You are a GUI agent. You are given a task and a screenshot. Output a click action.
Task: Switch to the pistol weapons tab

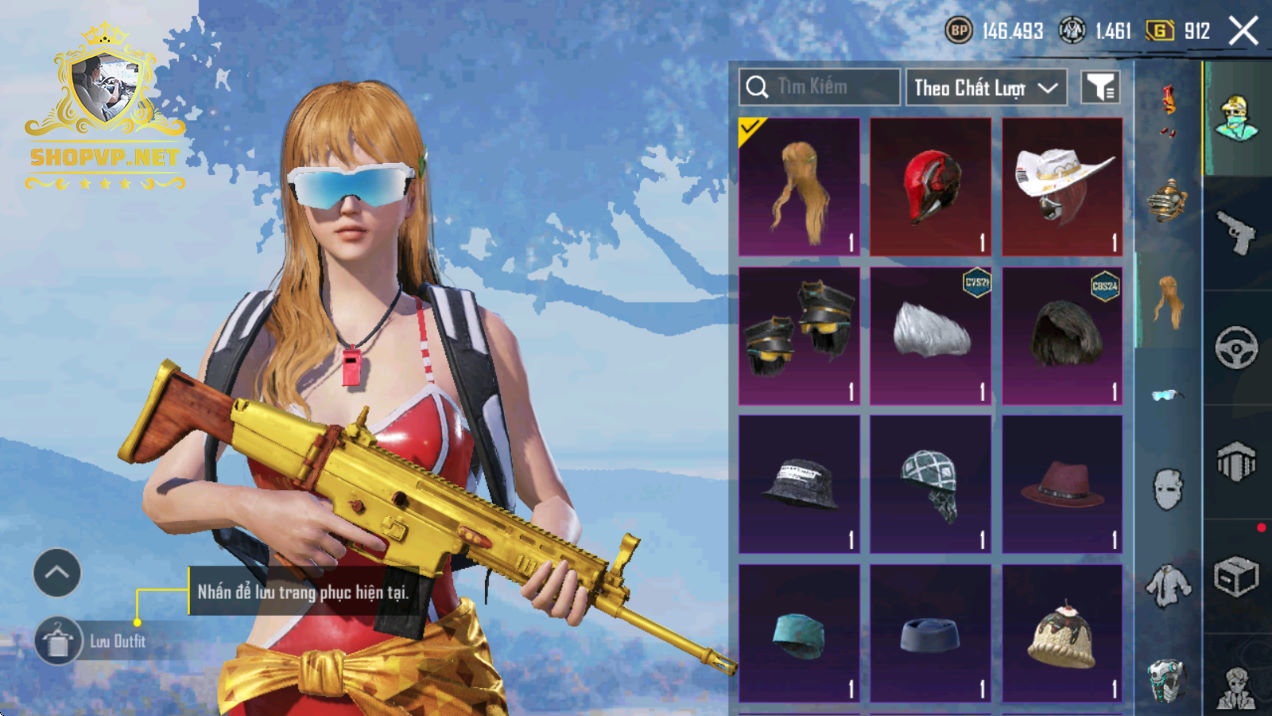1237,233
